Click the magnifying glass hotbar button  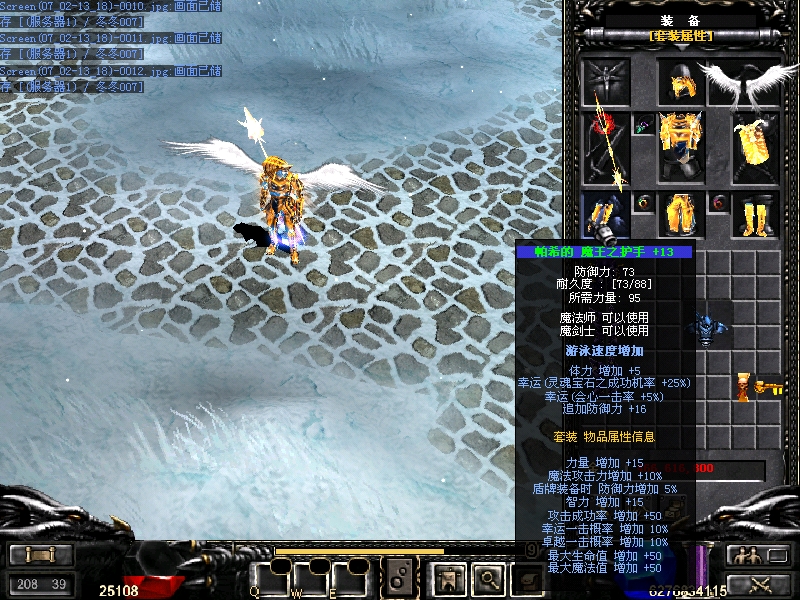coord(486,577)
